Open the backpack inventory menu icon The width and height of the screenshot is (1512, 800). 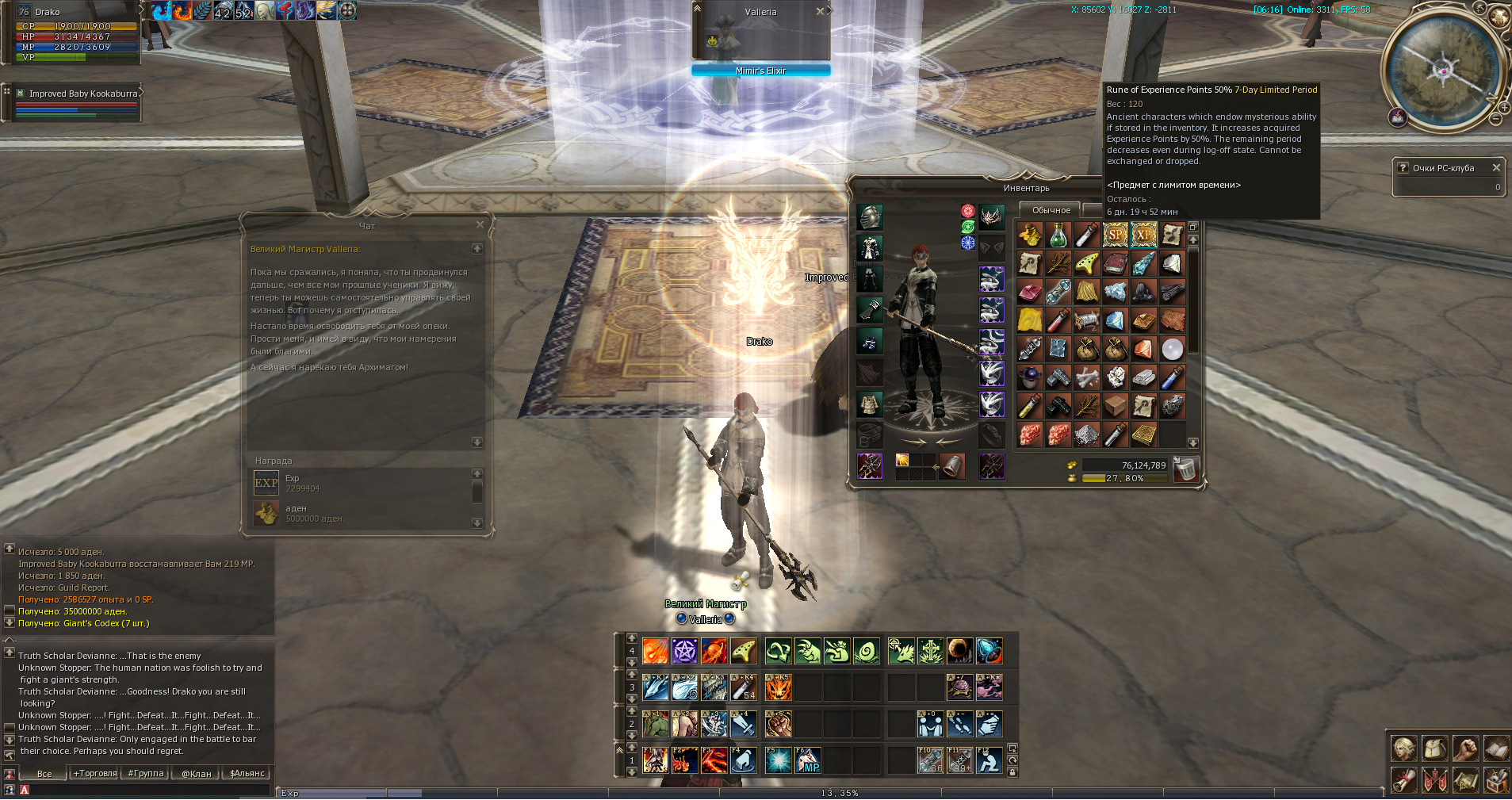pos(1434,748)
